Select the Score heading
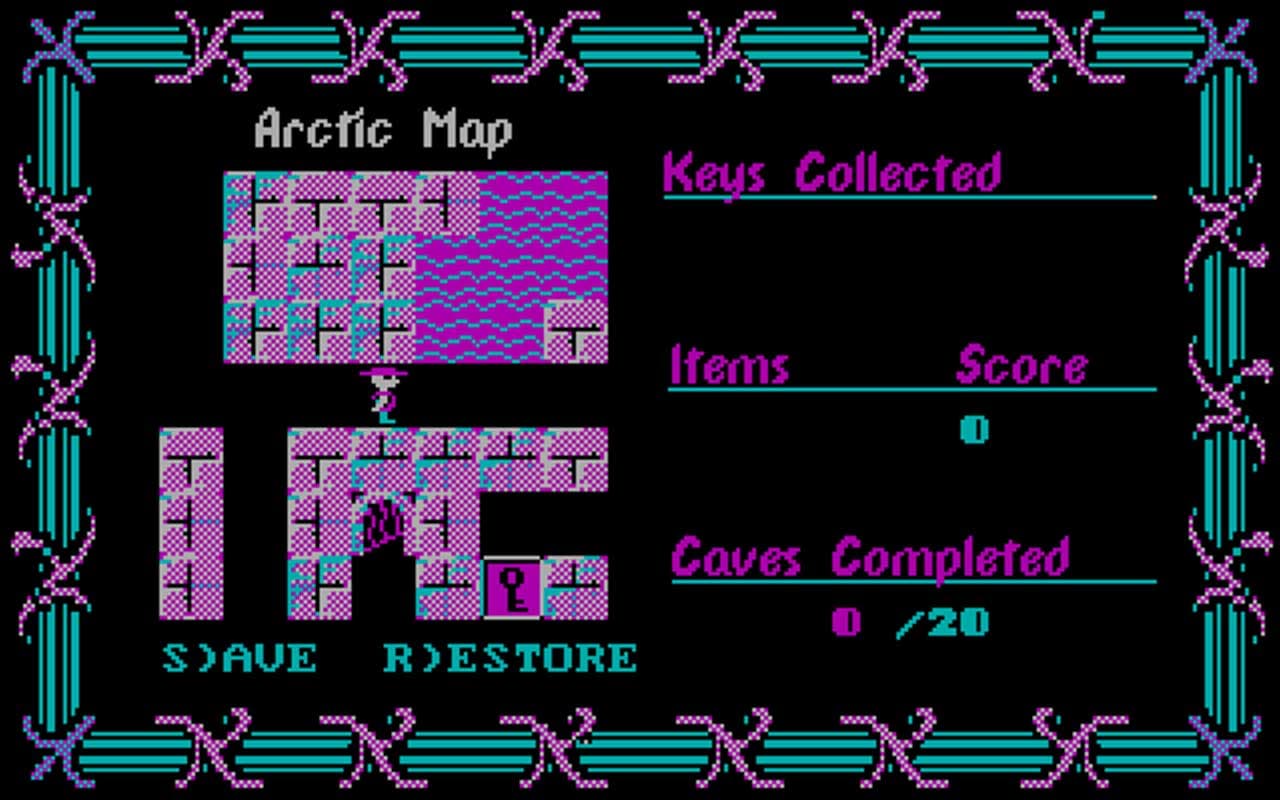The image size is (1280, 800). (x=1022, y=366)
